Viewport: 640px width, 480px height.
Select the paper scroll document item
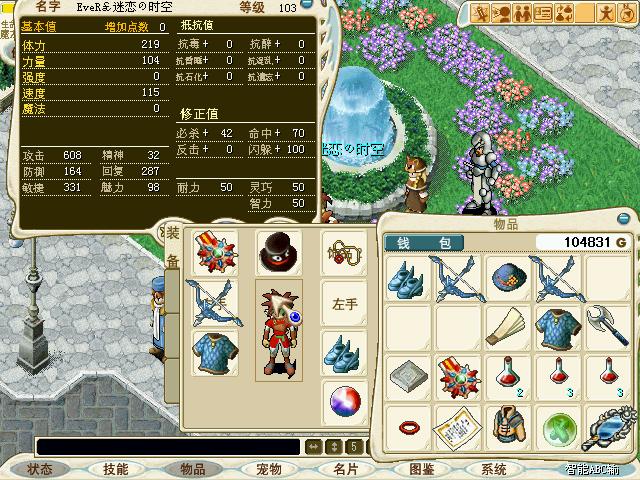point(458,428)
